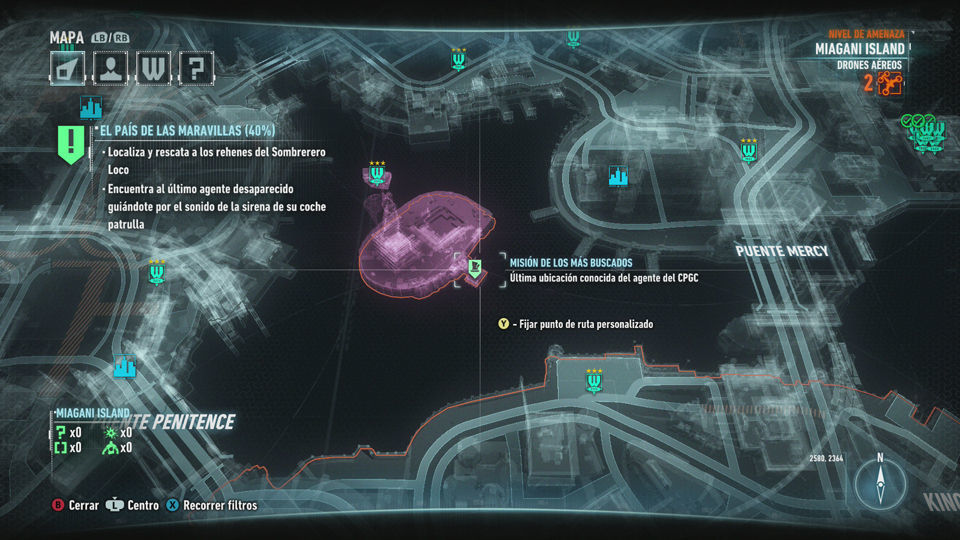Select the orange aerial drones icon
The image size is (960, 540).
889,84
